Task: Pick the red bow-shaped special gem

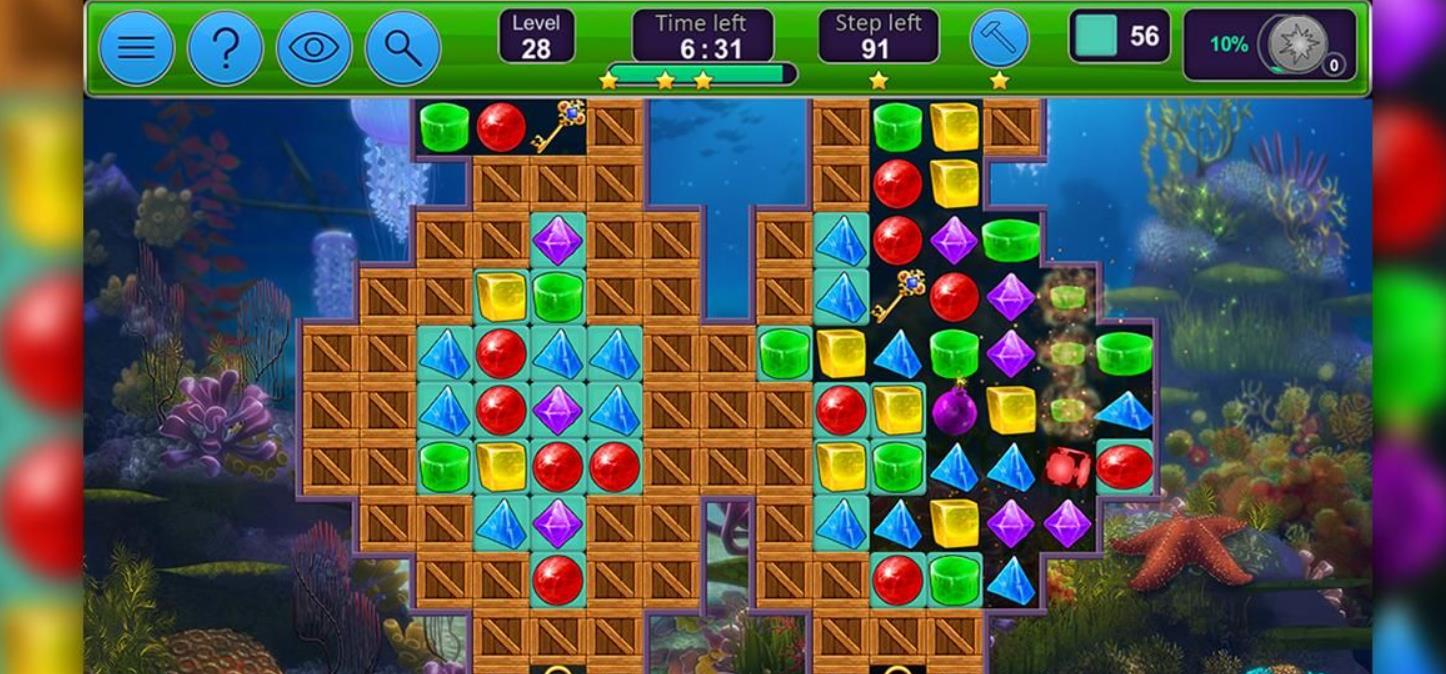Action: coord(1067,467)
